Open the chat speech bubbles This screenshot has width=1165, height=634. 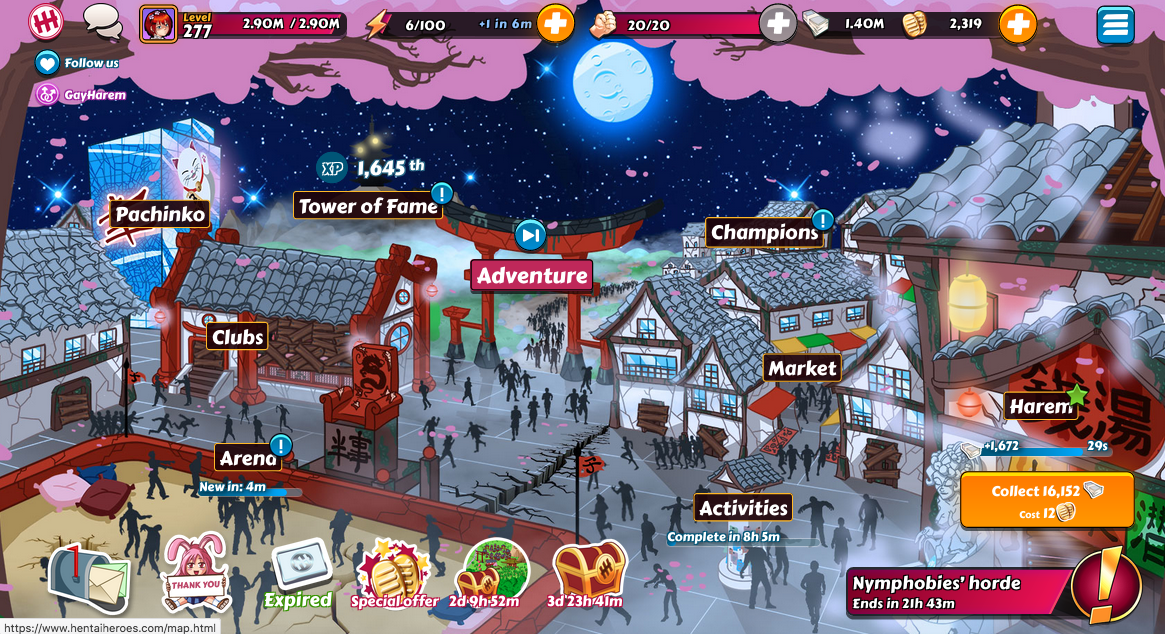point(101,20)
